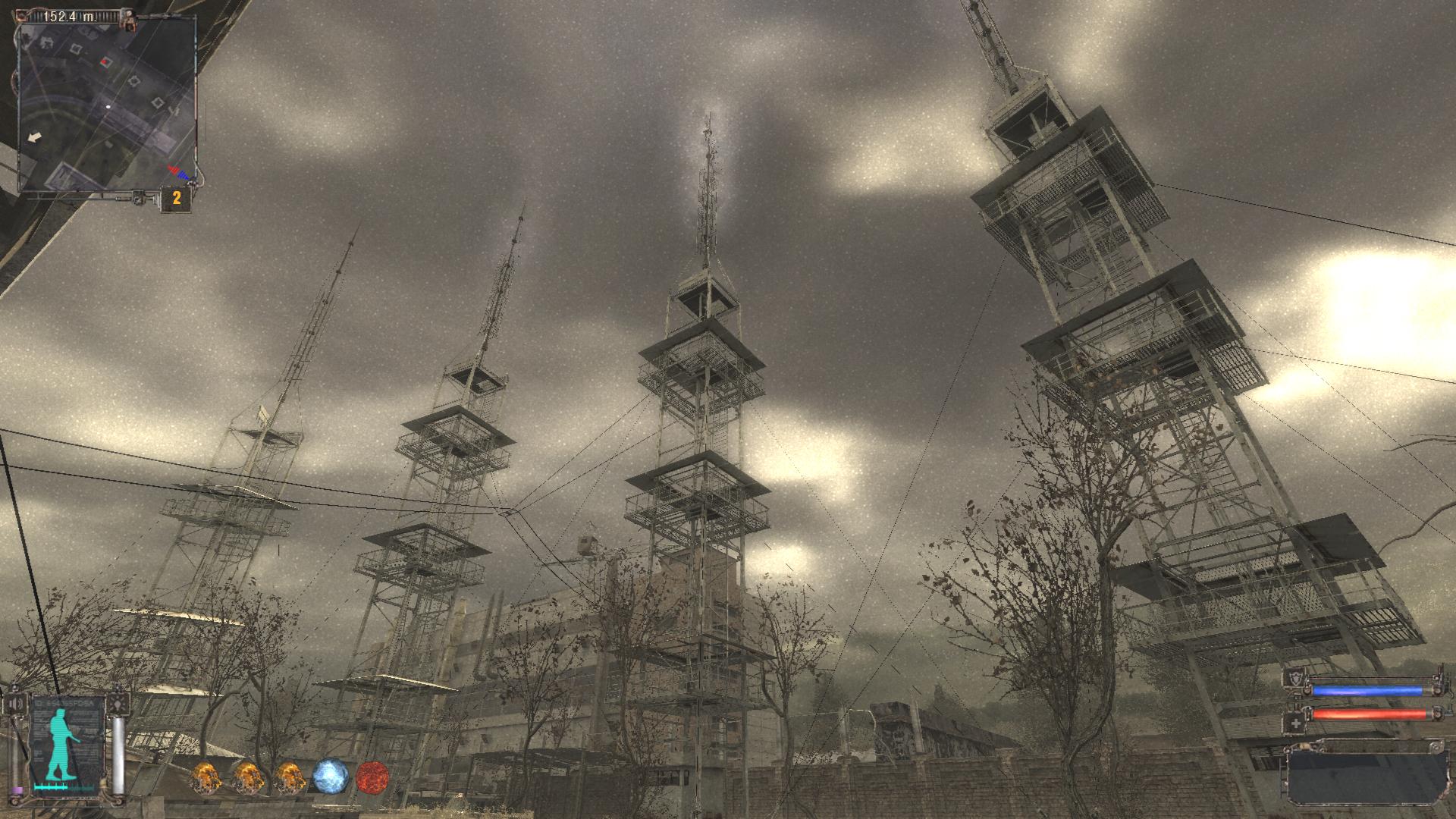
Task: Click the shield icon beside the armor bar
Action: coord(1295,679)
